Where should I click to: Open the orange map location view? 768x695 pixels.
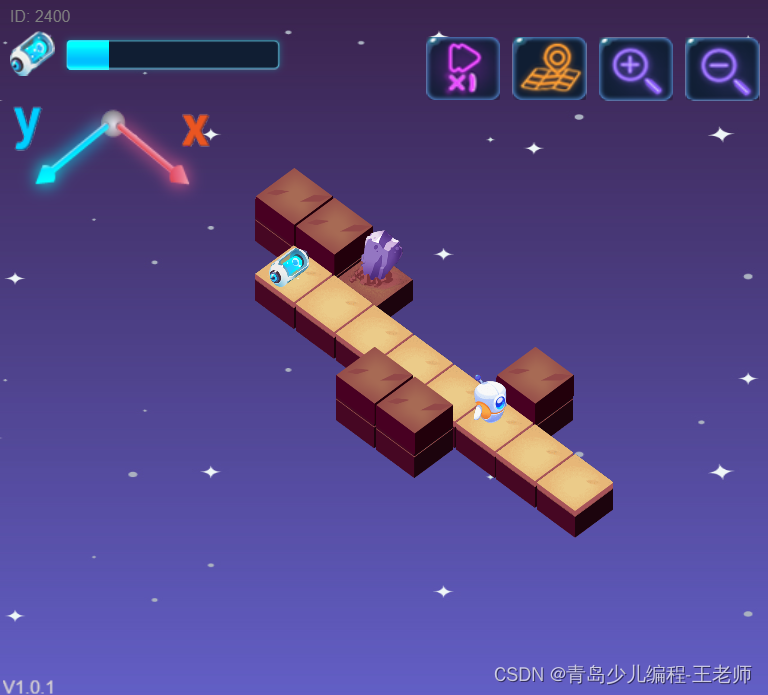tap(549, 69)
